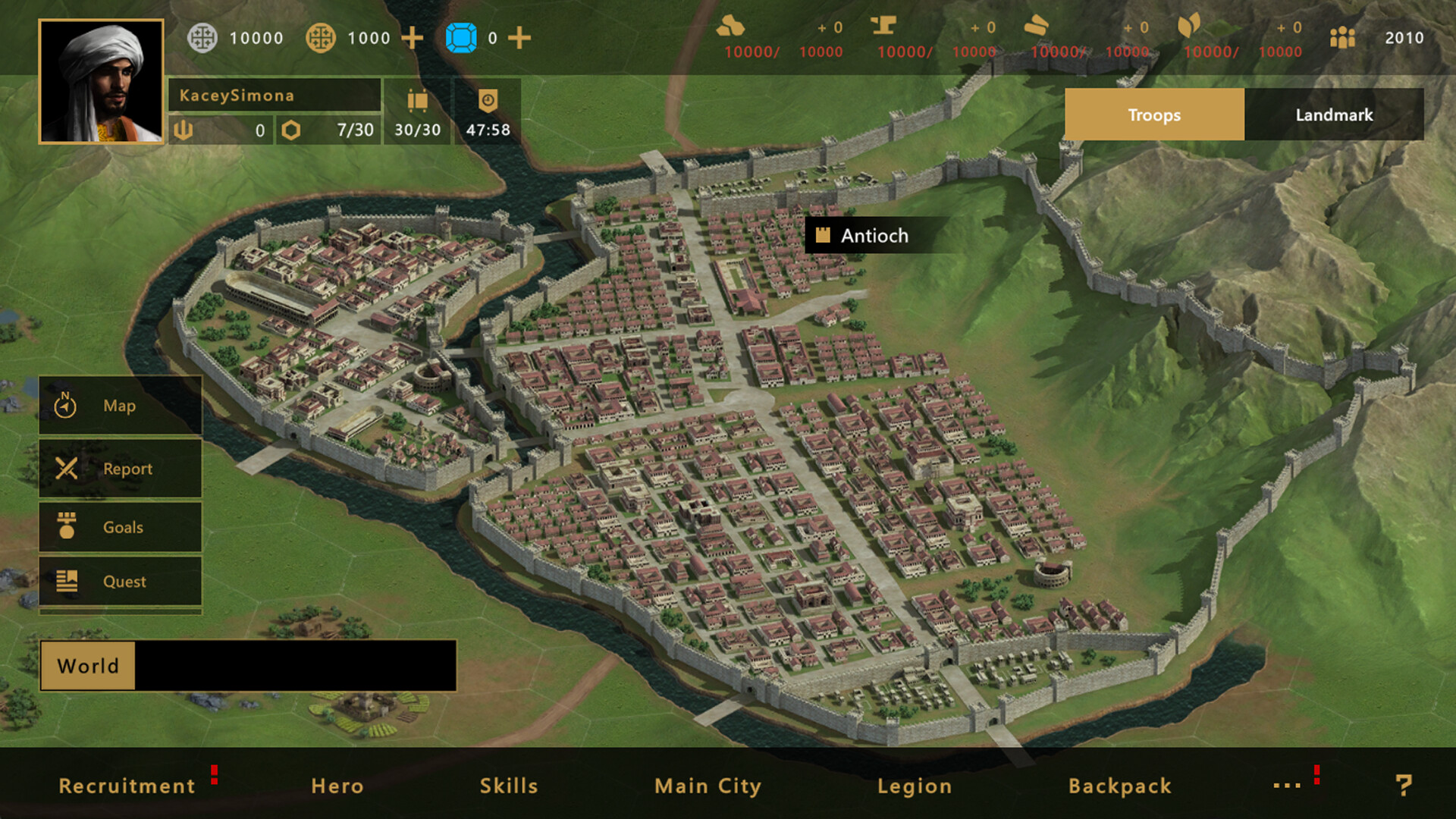The image size is (1456, 819).
Task: Switch to the Troops tab
Action: pos(1153,115)
